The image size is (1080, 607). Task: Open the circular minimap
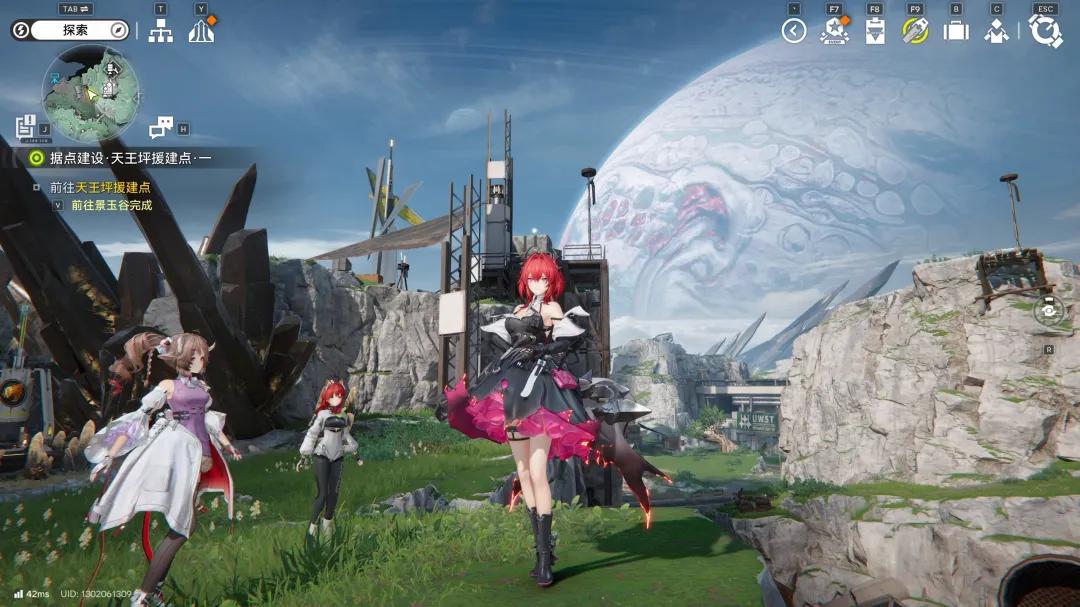pyautogui.click(x=90, y=93)
